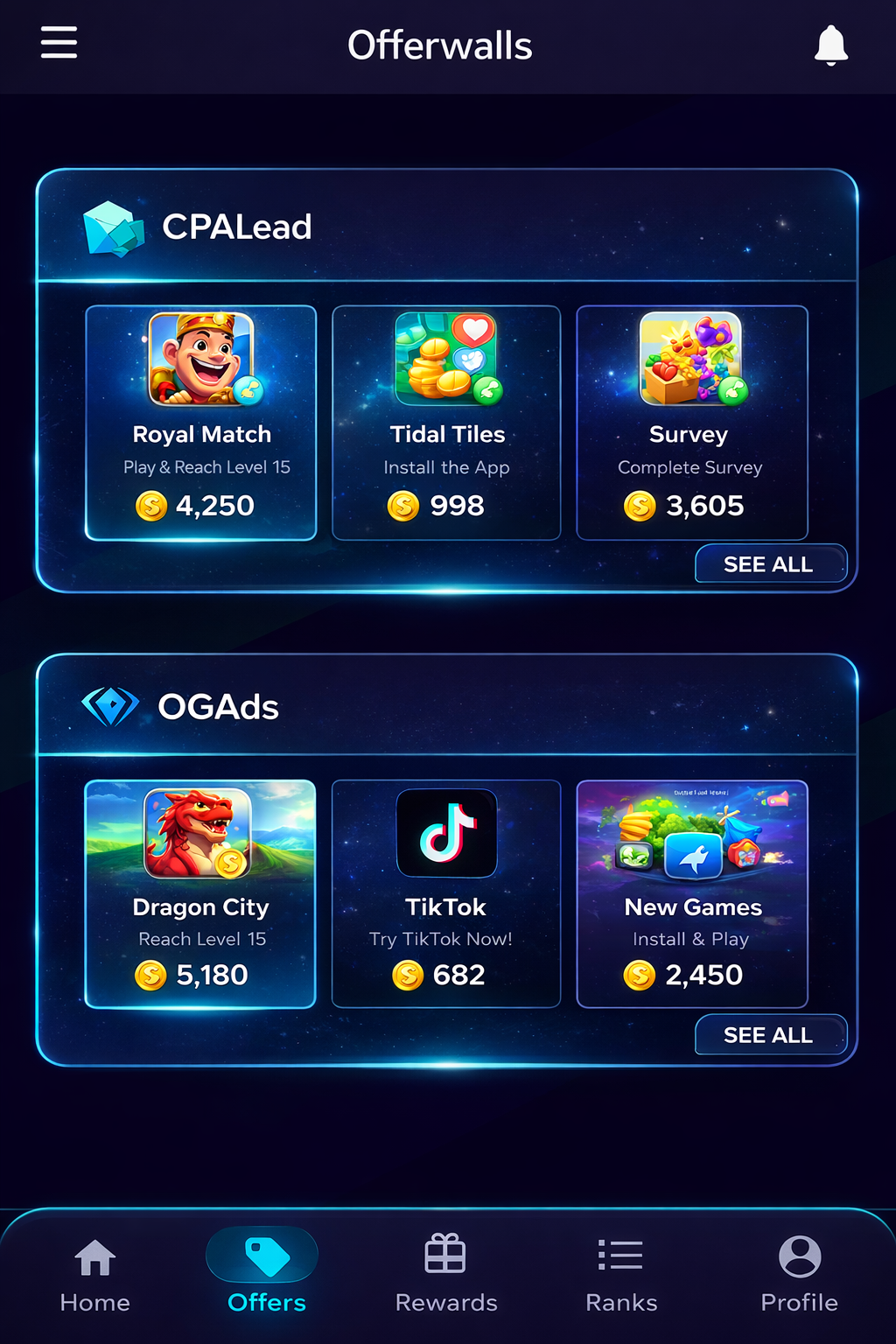The width and height of the screenshot is (896, 1344).
Task: Select the Royal Match offer card
Action: 201,423
